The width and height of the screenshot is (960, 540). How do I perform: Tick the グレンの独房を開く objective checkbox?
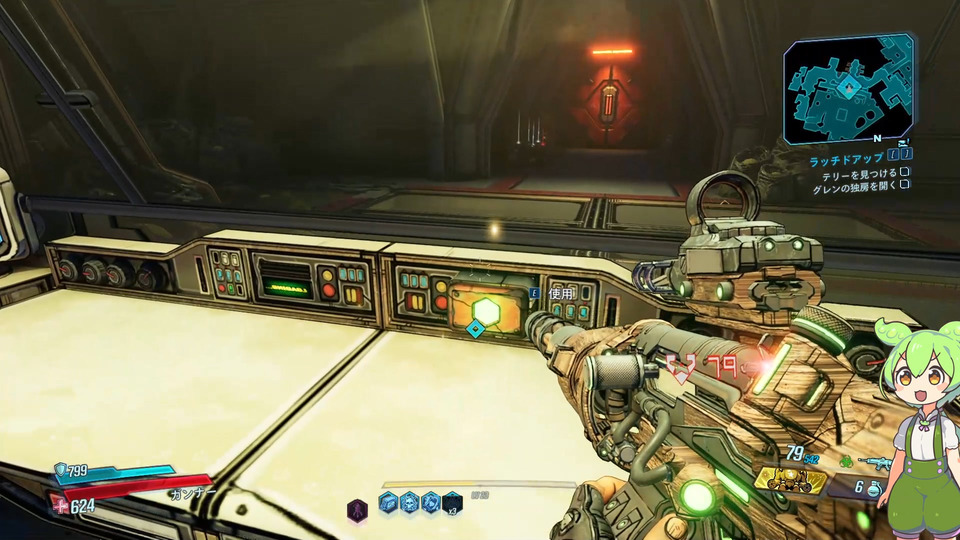pos(904,185)
